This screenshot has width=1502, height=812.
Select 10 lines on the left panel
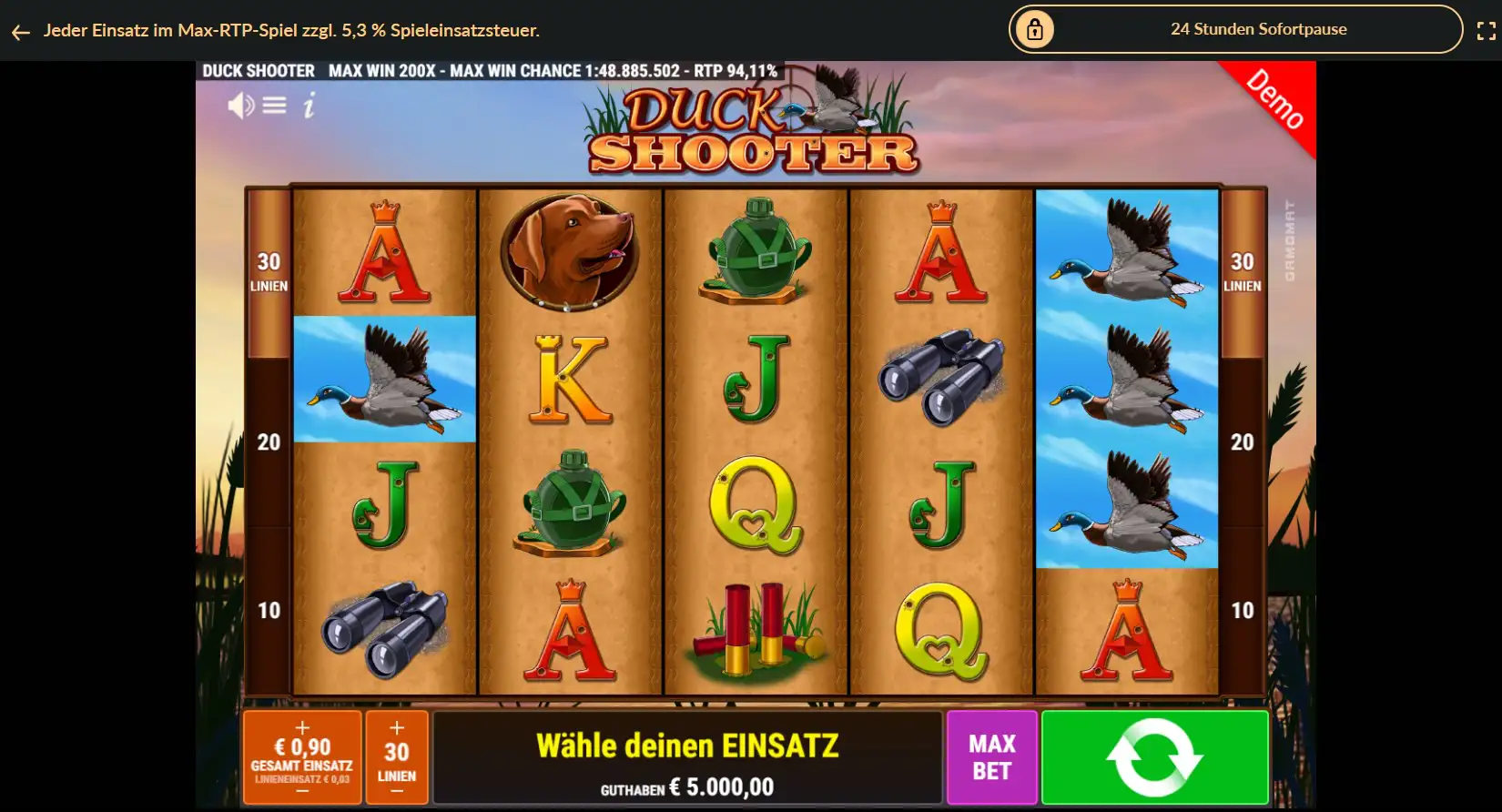(x=268, y=611)
